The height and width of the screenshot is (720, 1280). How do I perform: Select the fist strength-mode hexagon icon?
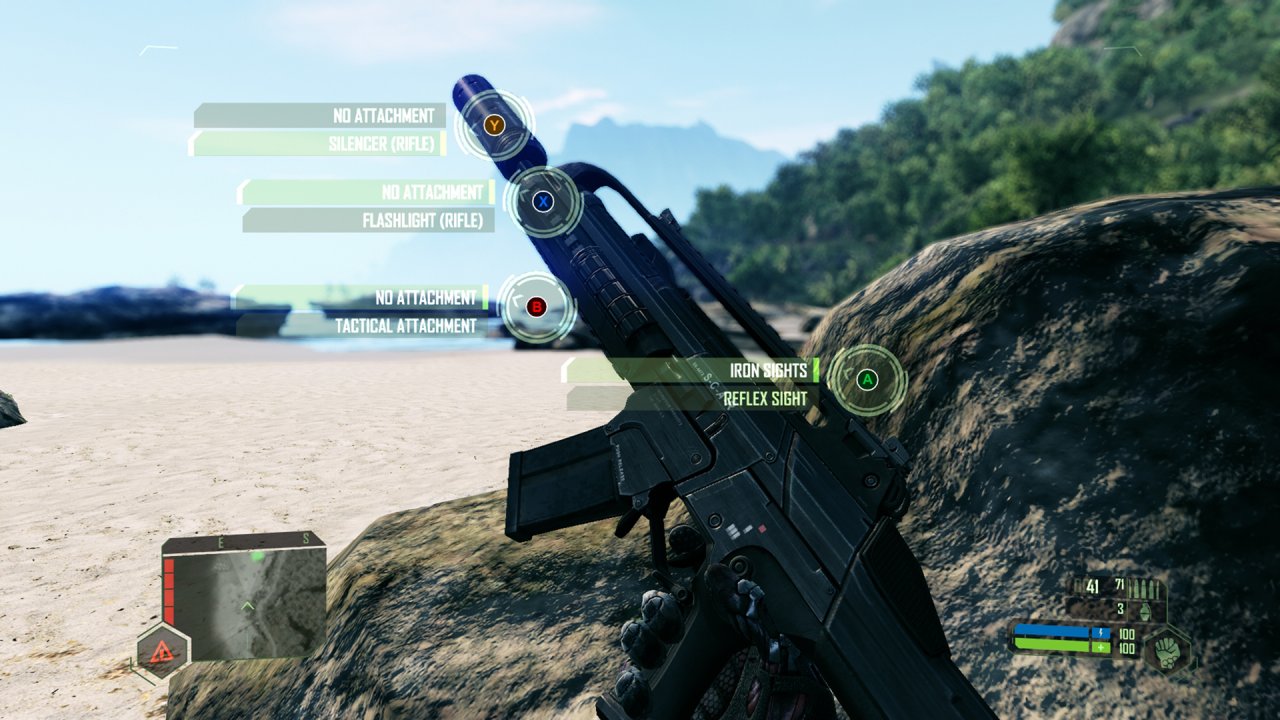(1167, 651)
